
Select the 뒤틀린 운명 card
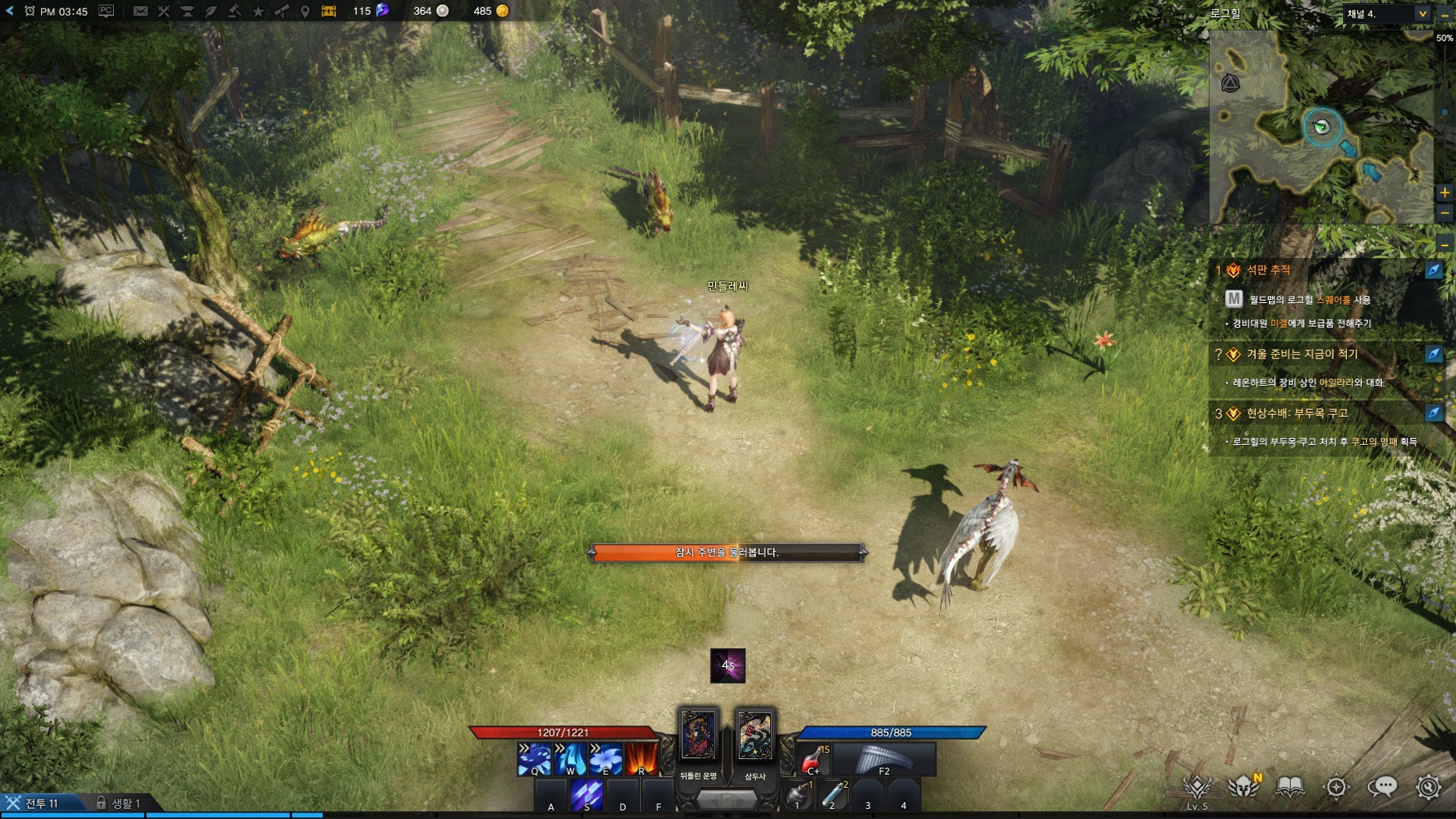(698, 735)
